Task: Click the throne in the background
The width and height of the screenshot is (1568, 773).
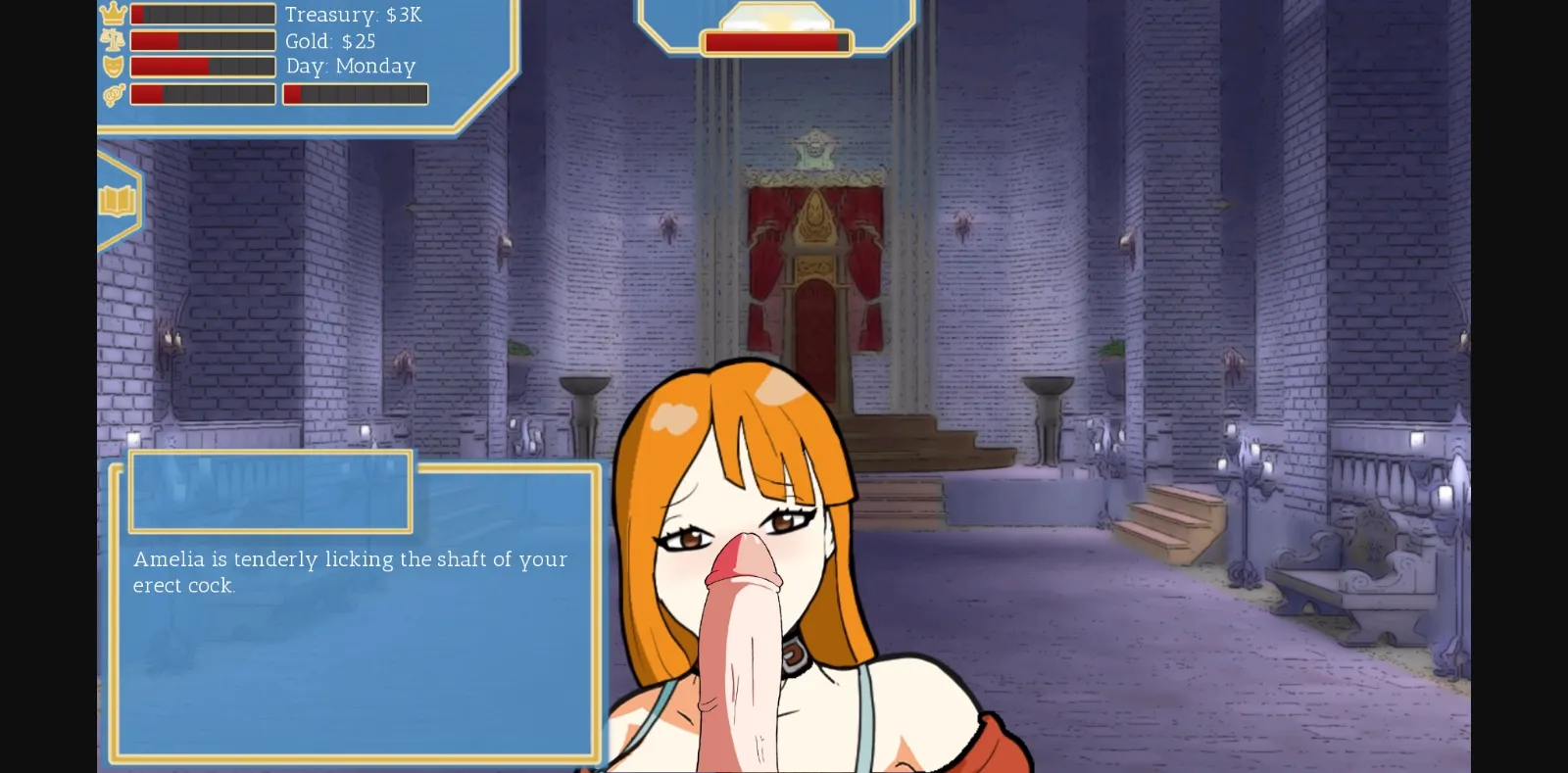Action: click(815, 274)
